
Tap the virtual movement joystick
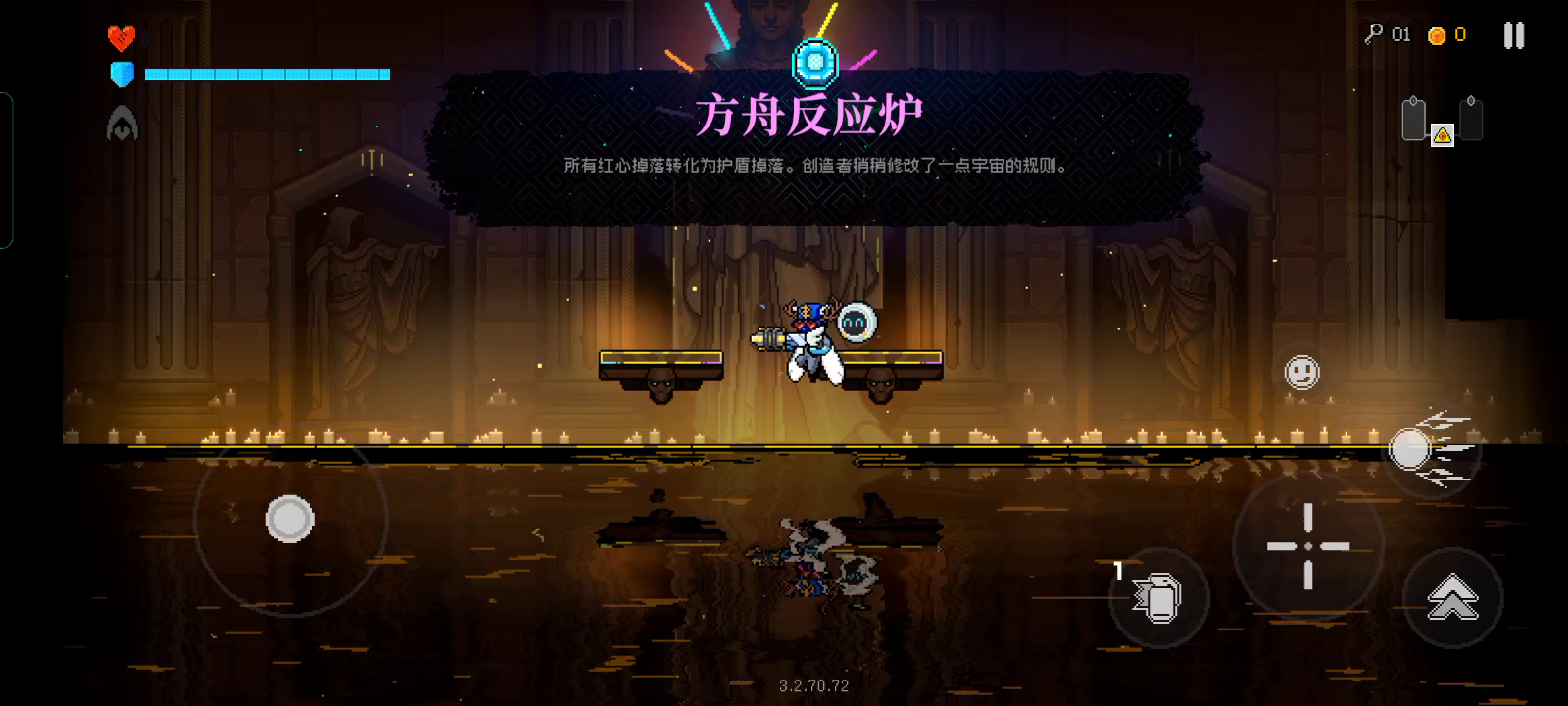289,517
